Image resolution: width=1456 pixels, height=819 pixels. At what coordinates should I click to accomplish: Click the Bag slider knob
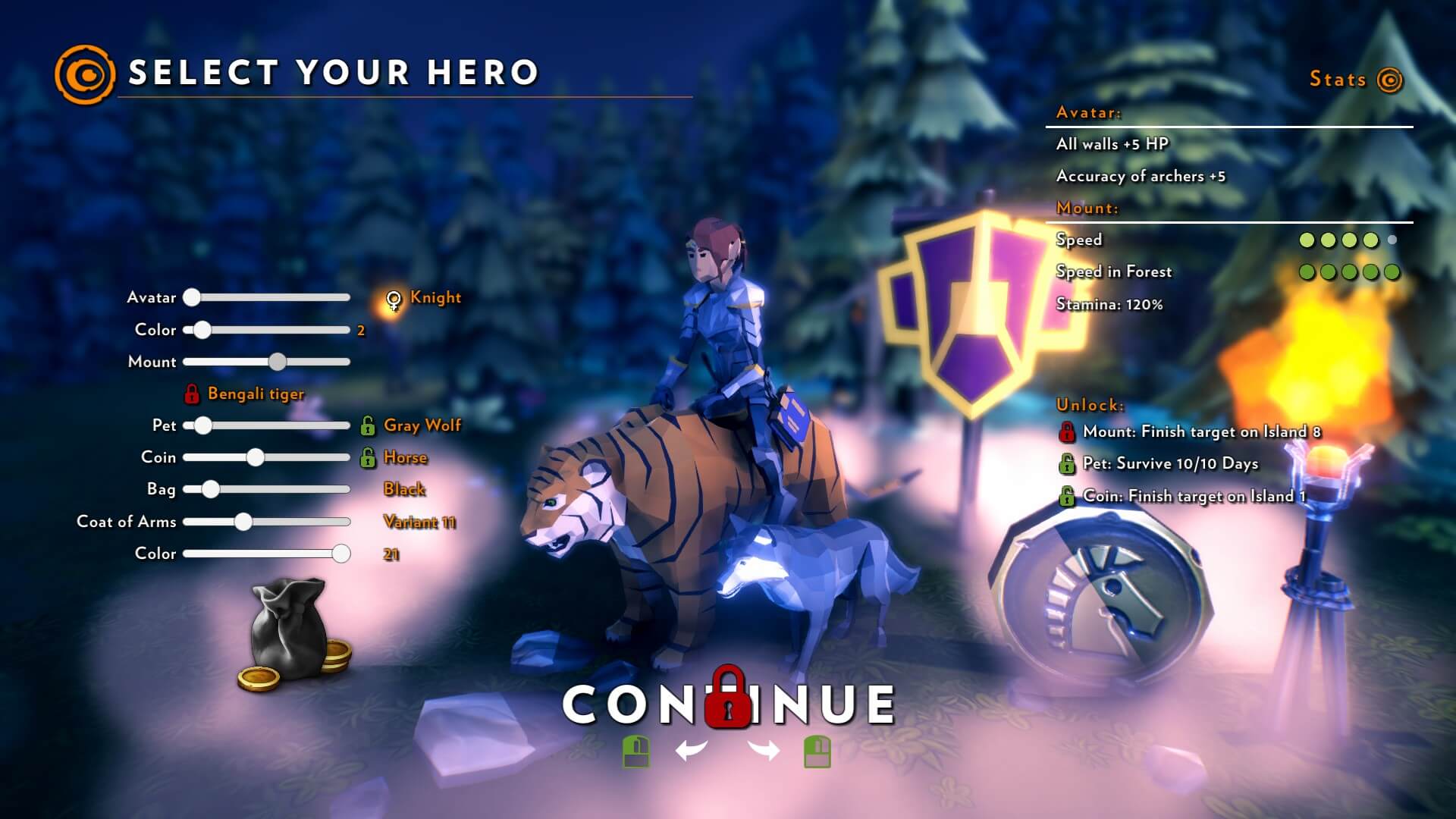211,489
